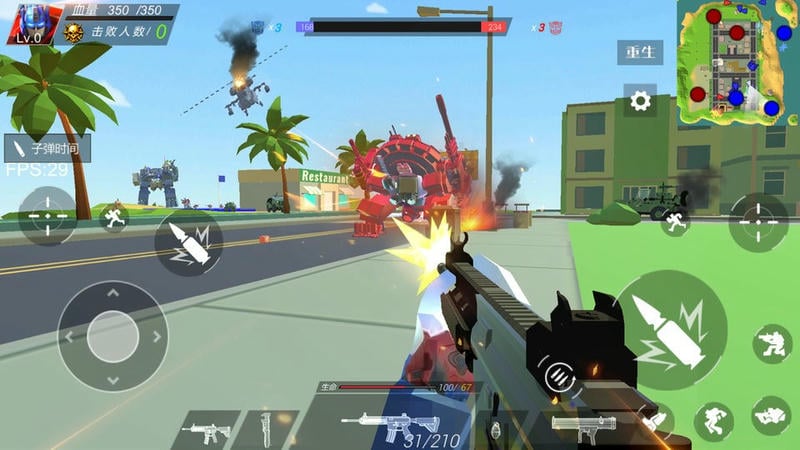800x450 pixels.
Task: Tap the left-side bullet fire button
Action: (x=188, y=243)
